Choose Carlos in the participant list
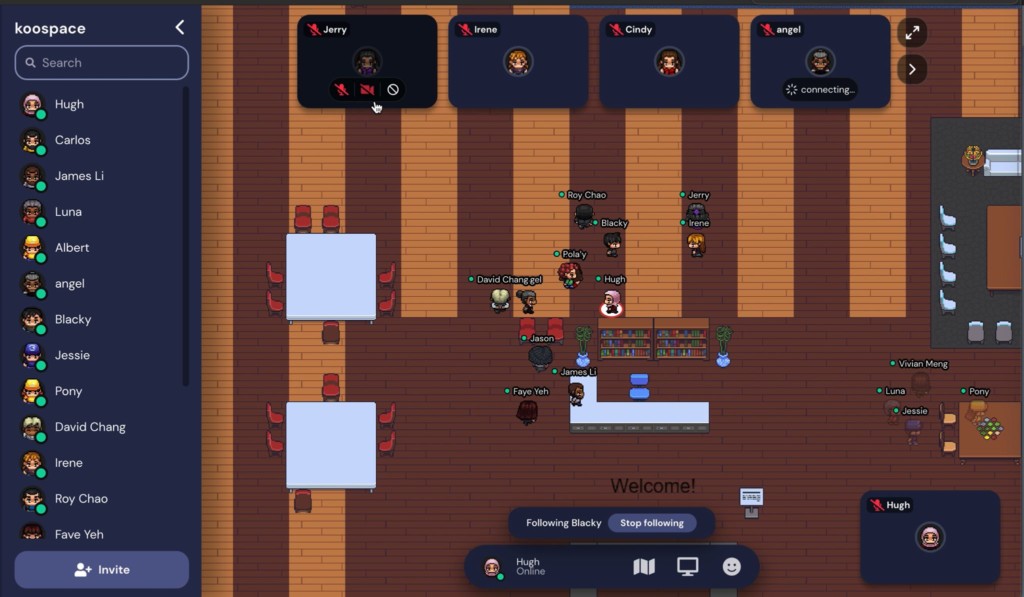1024x597 pixels. point(72,140)
